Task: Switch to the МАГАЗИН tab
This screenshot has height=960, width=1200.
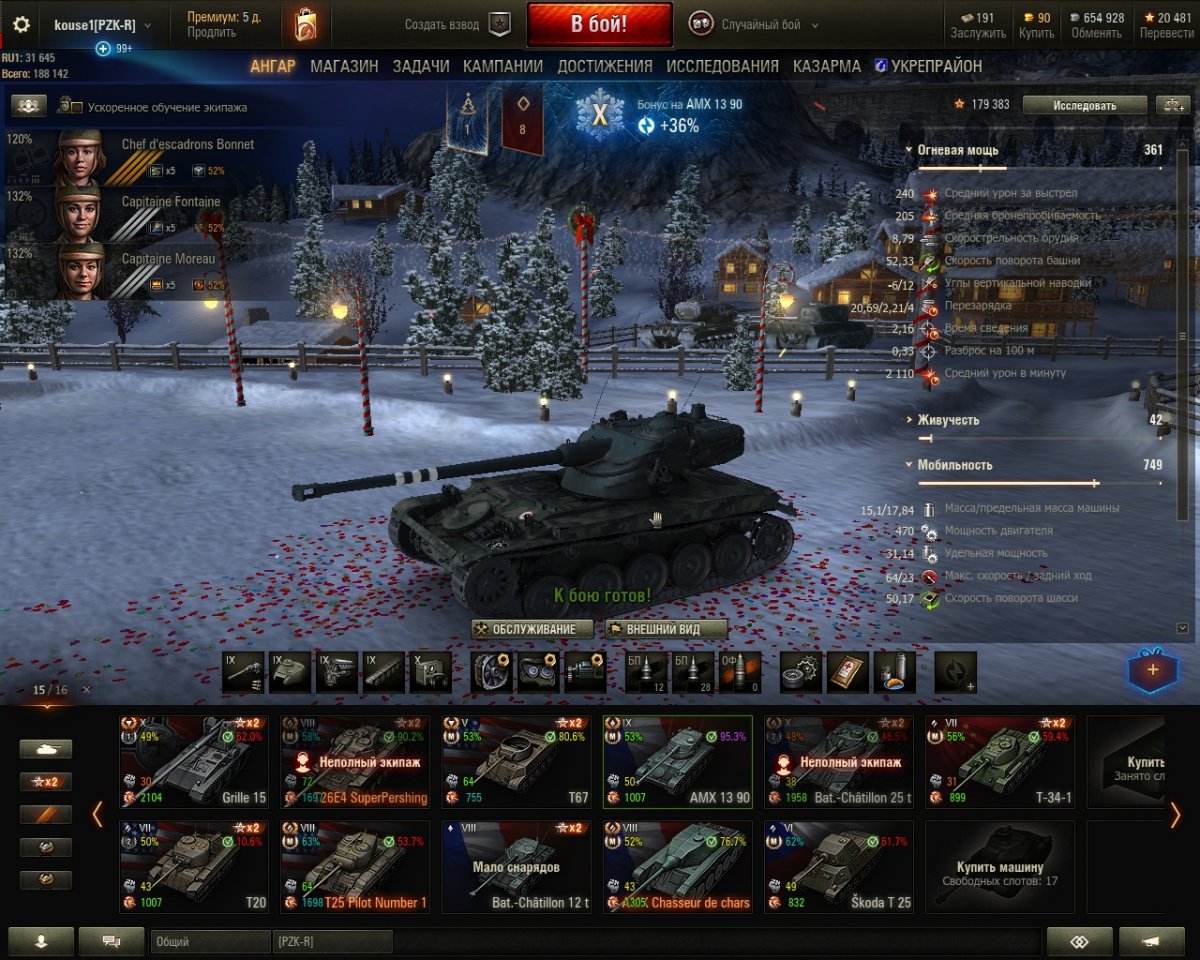Action: click(344, 66)
